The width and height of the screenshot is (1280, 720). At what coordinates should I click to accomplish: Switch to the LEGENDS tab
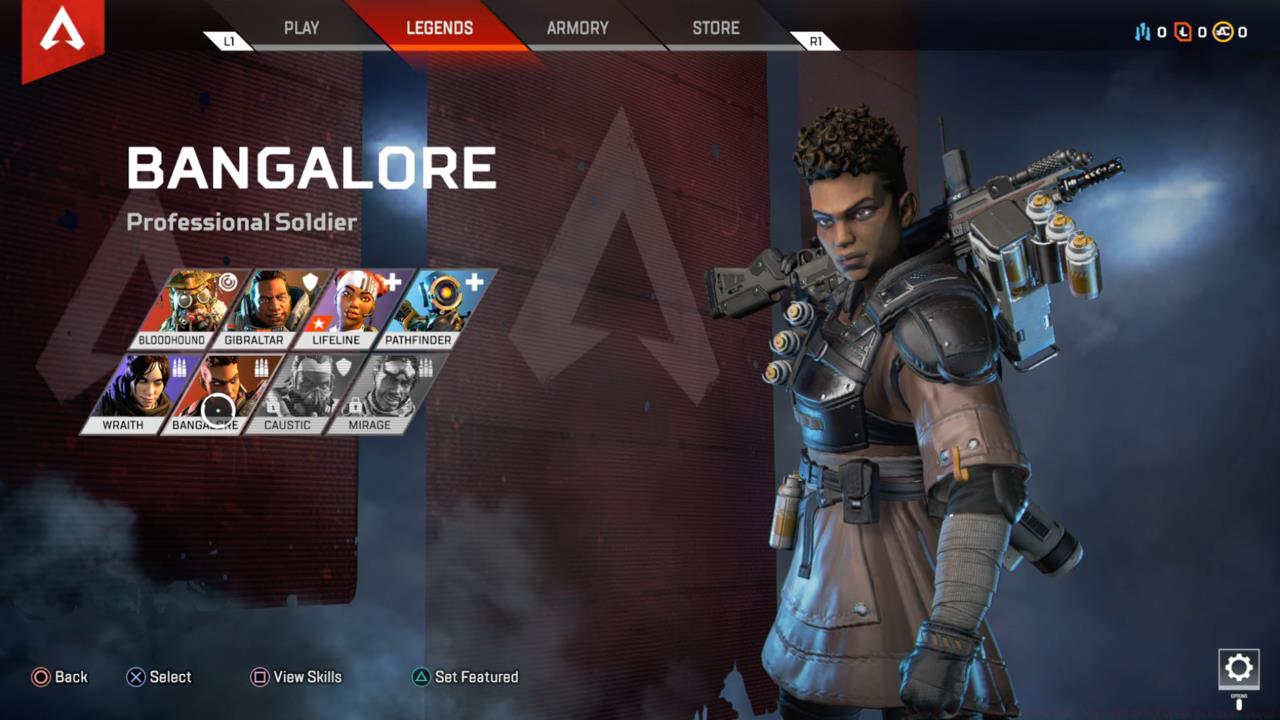(x=440, y=28)
